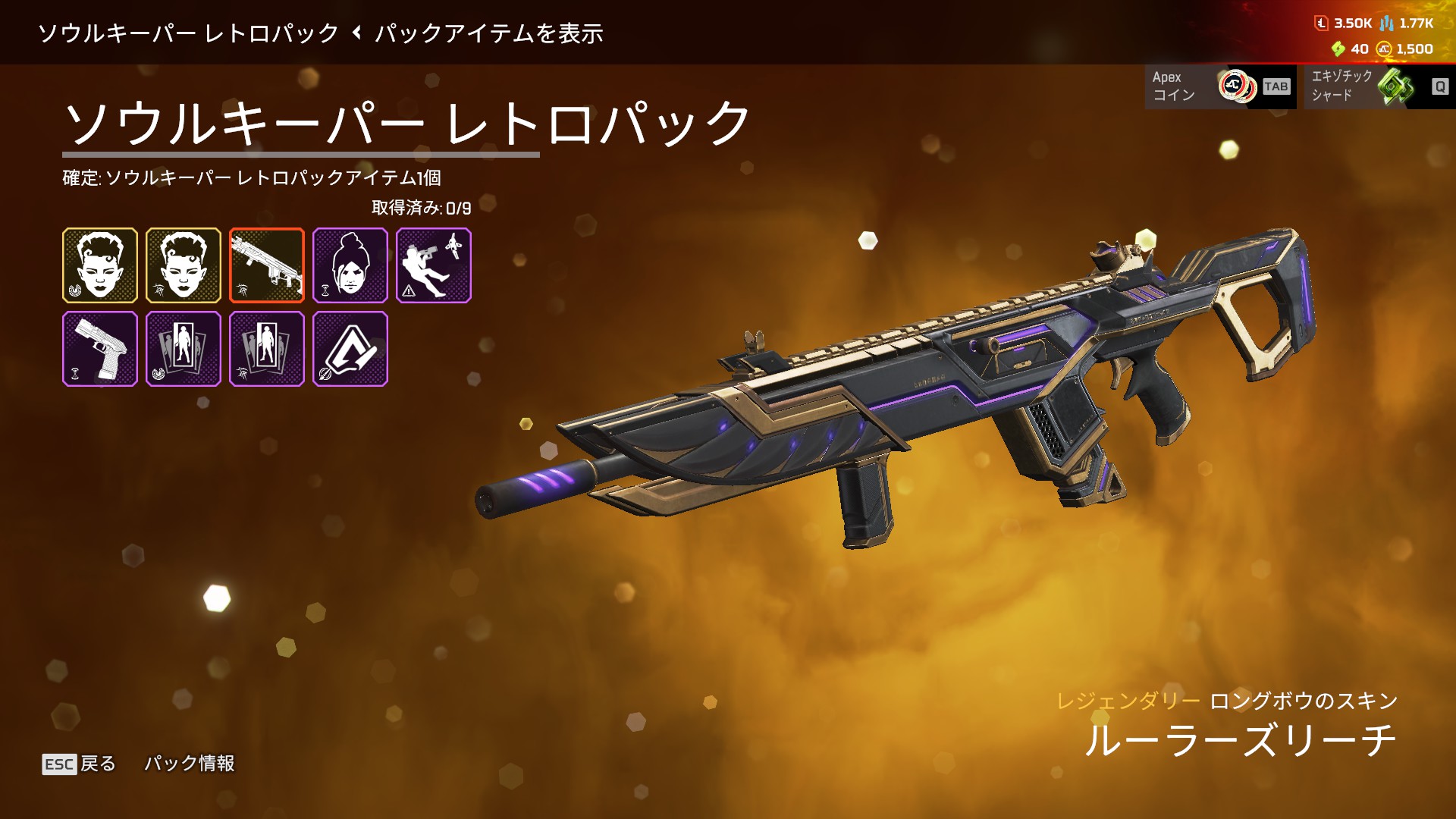Screen dimensions: 1456x819
Task: Open the エキゾチックシャード button
Action: 1379,86
